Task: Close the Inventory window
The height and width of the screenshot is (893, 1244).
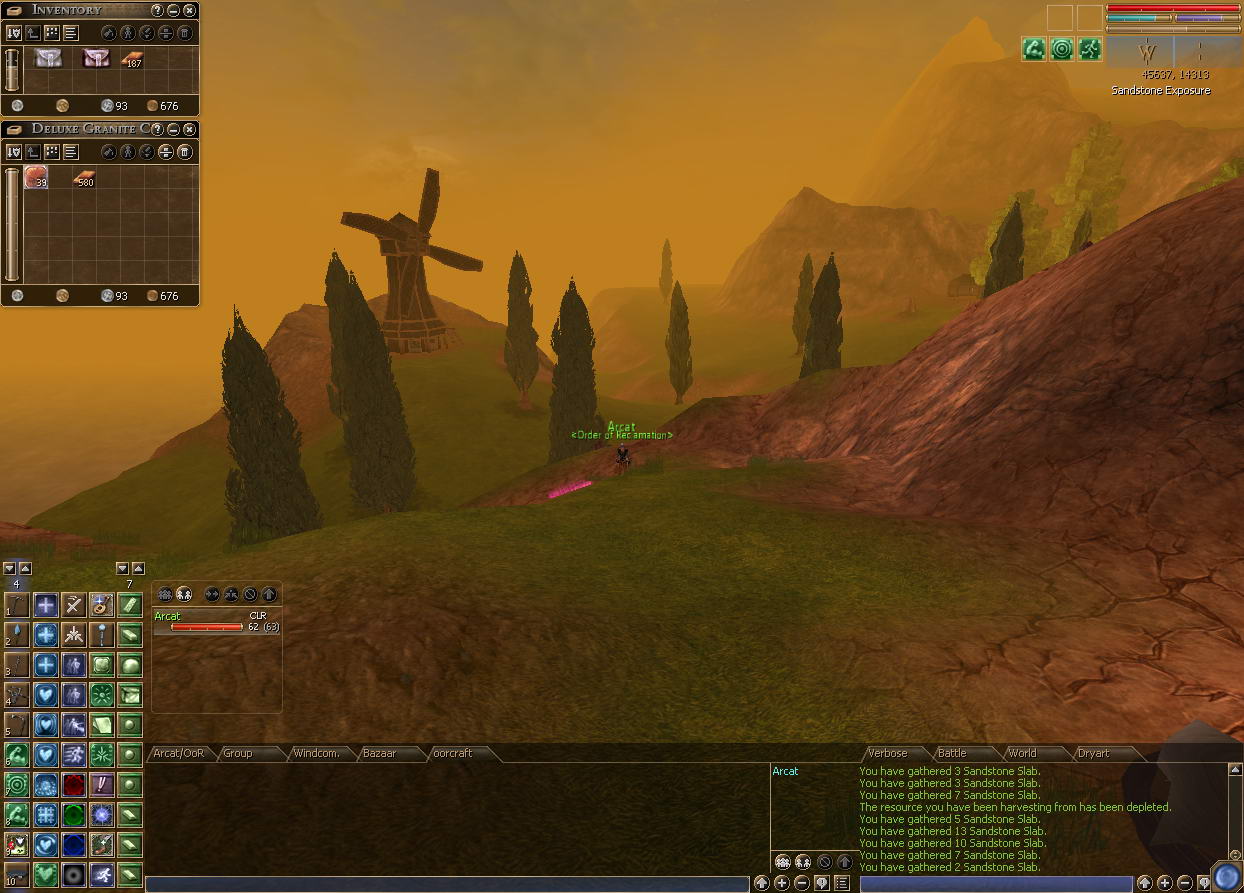Action: [x=190, y=10]
